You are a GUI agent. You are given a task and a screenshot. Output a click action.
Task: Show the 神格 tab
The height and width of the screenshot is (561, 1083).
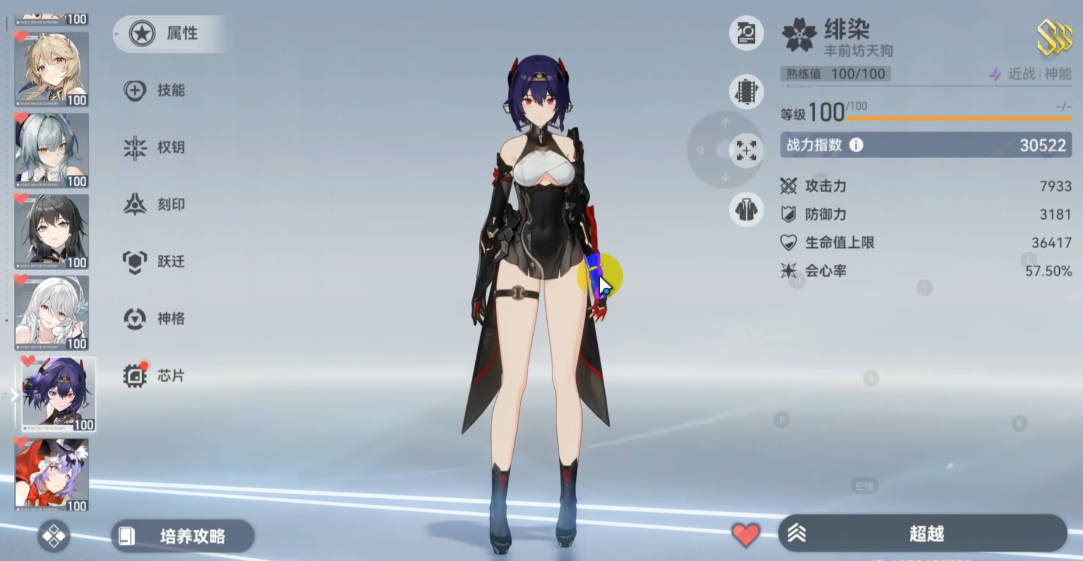[x=158, y=319]
